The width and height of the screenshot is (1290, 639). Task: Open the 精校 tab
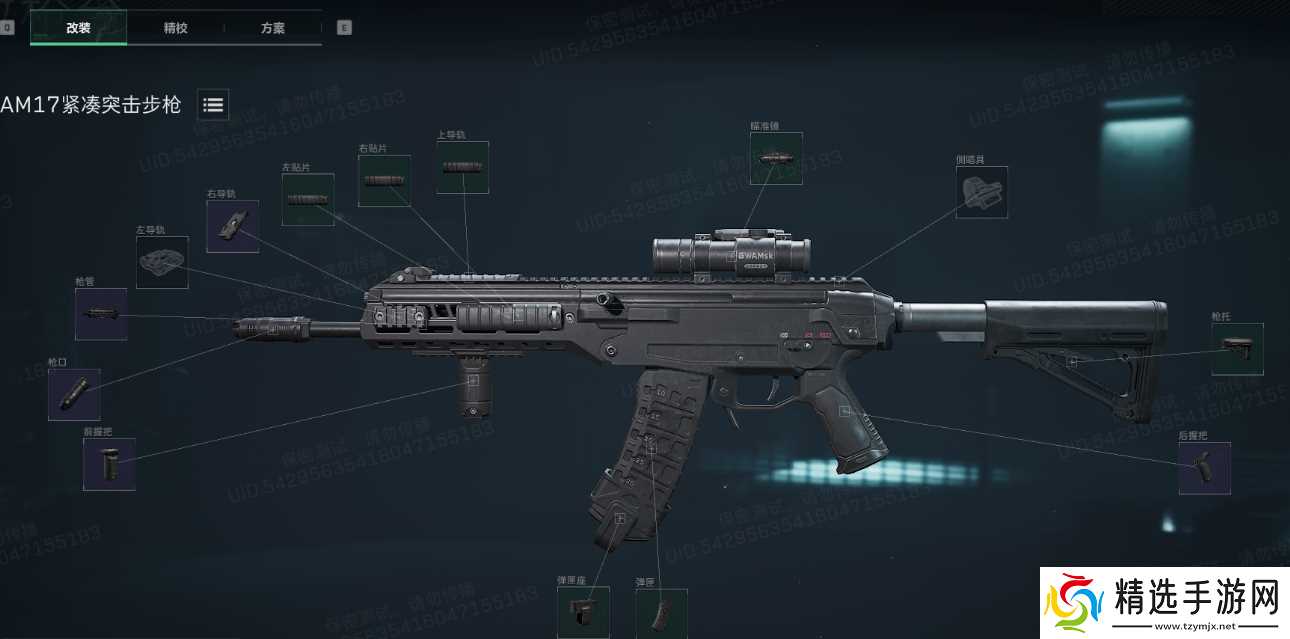[x=175, y=28]
